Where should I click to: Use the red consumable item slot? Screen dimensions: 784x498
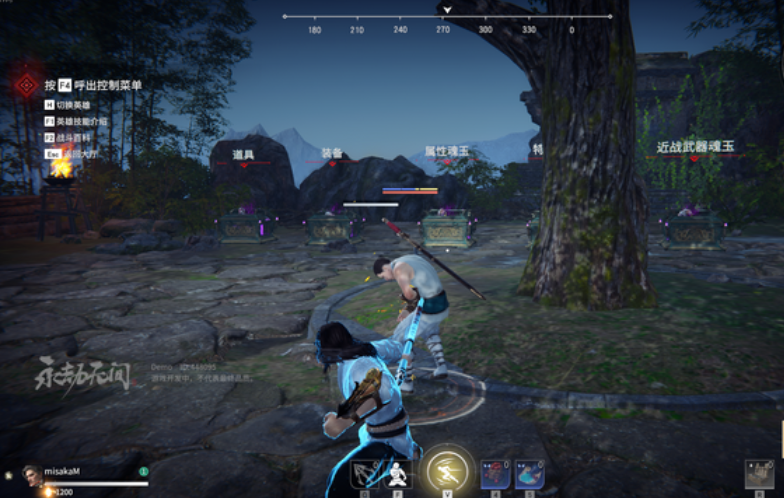tap(495, 474)
